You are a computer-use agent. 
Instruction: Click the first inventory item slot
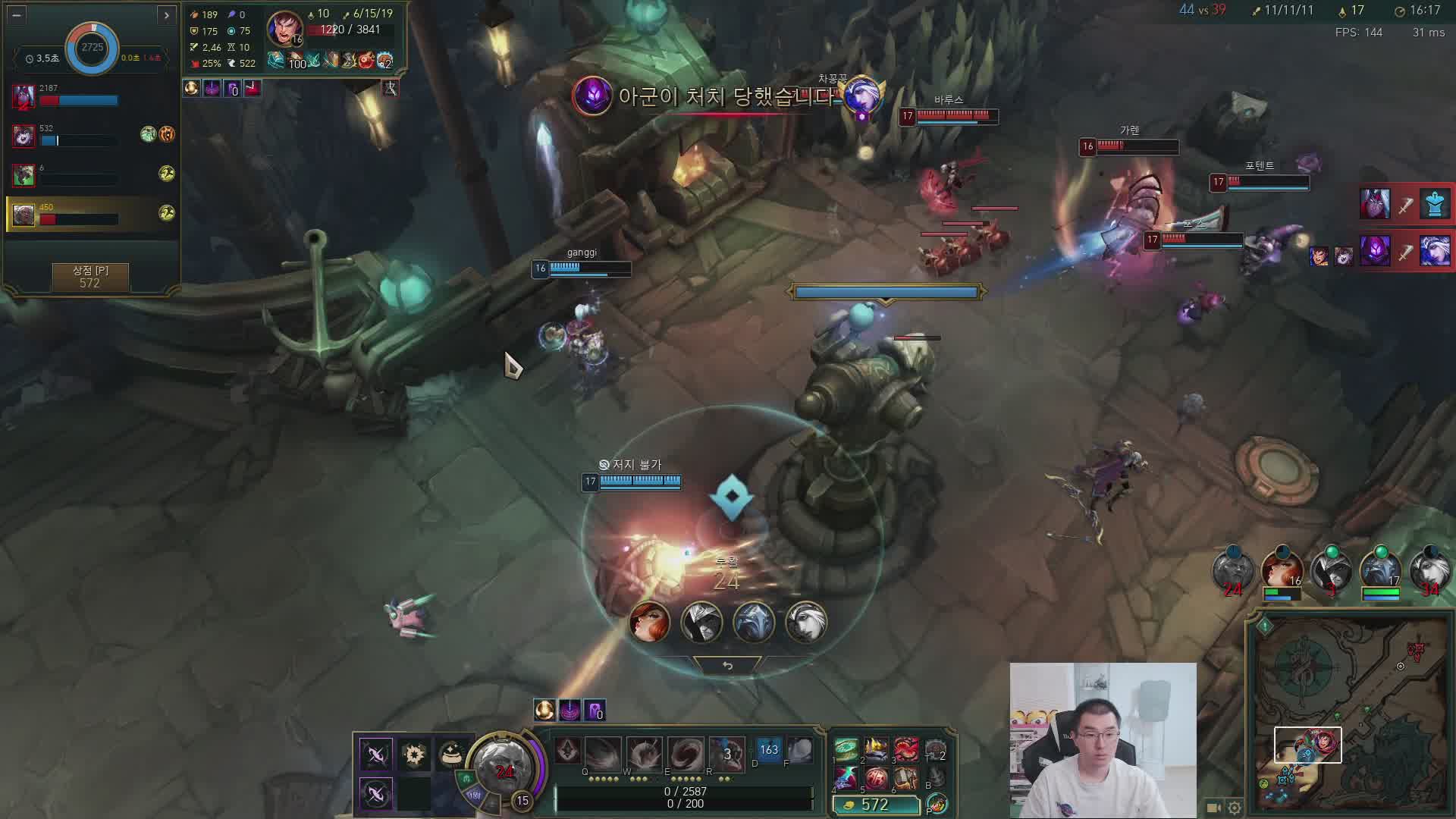pos(846,751)
